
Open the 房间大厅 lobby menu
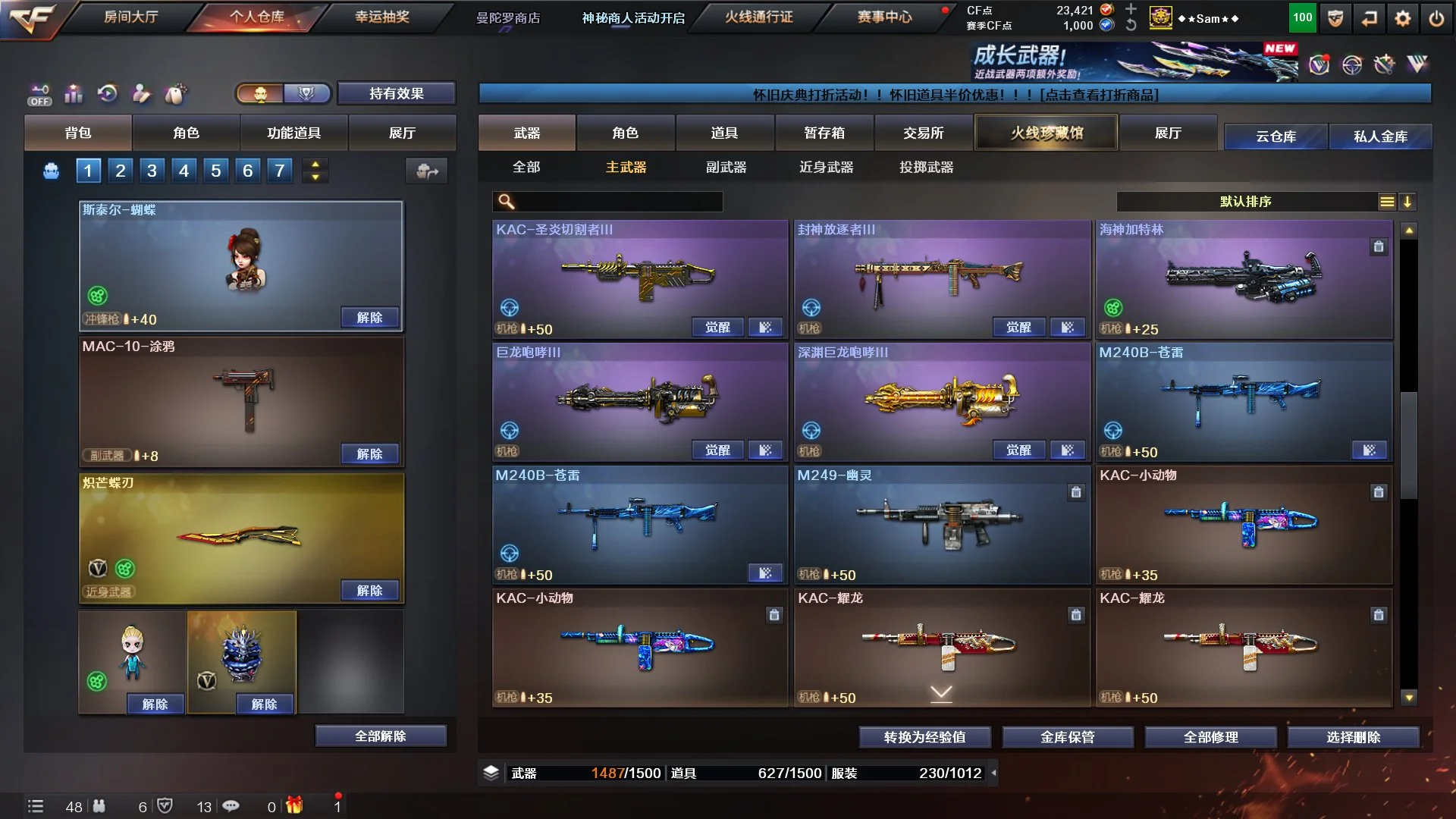tap(130, 17)
